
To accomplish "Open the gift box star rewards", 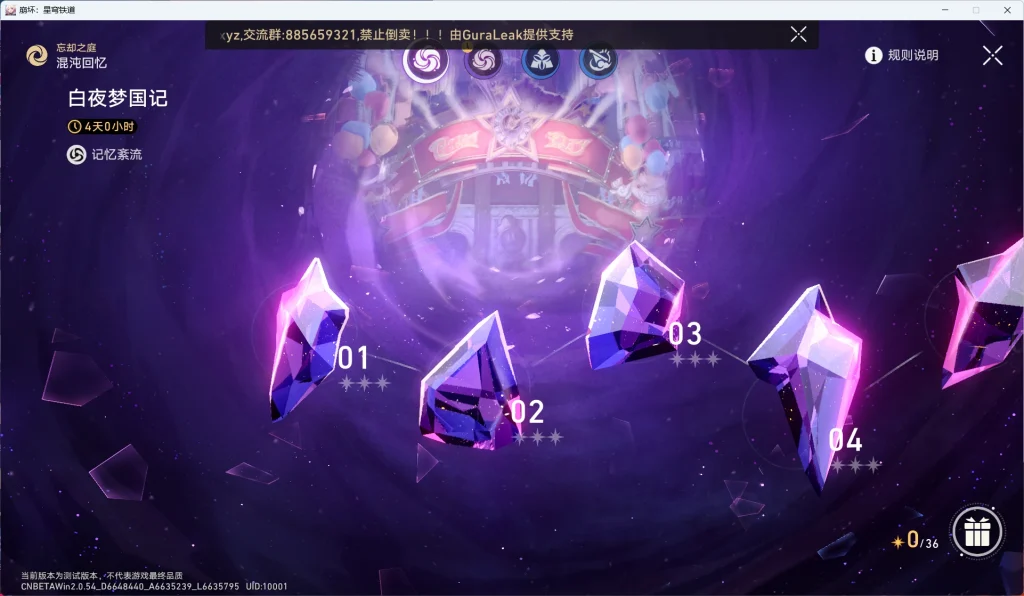I will coord(977,533).
